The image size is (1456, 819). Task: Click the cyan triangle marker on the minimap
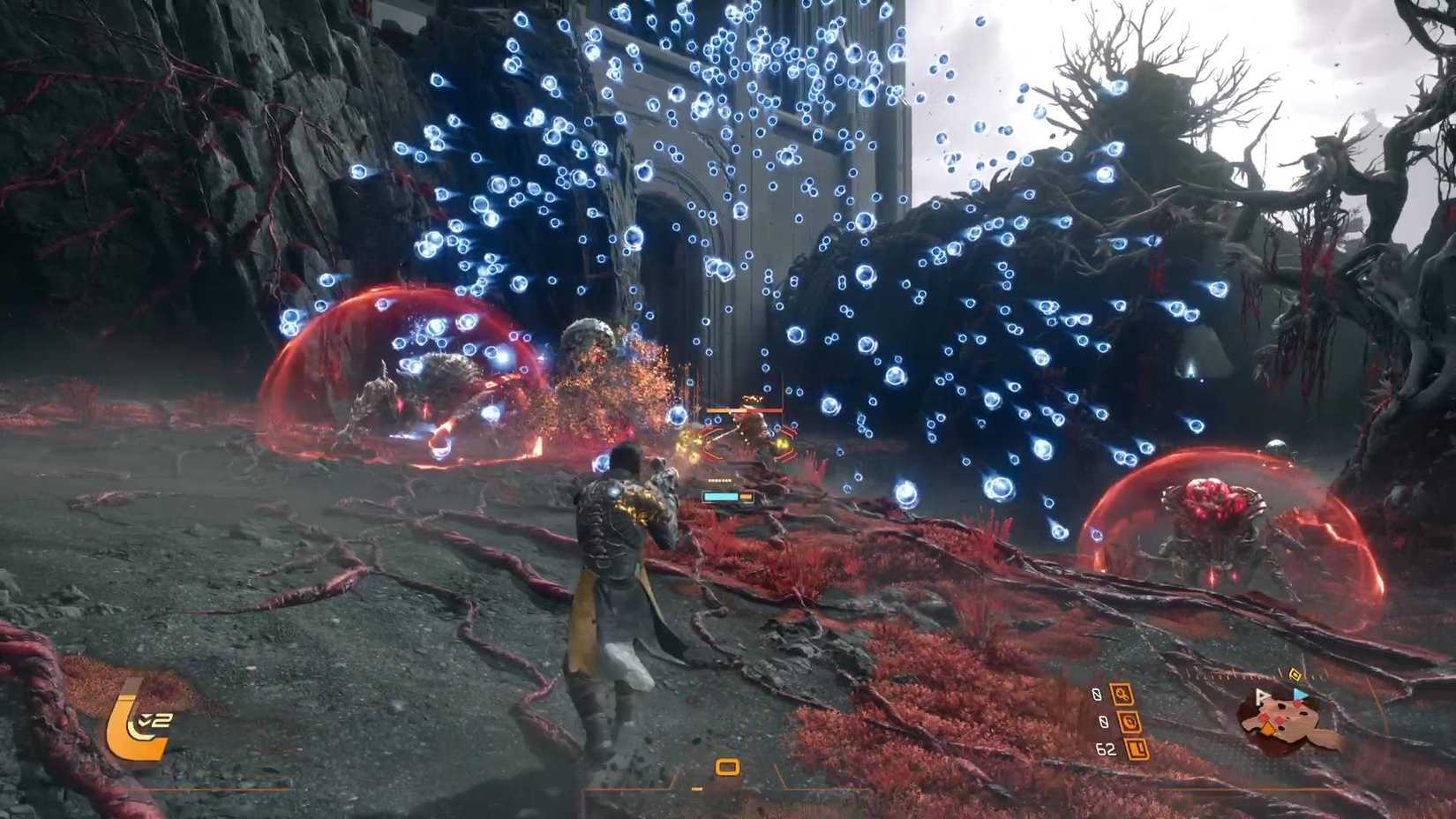(x=1301, y=695)
